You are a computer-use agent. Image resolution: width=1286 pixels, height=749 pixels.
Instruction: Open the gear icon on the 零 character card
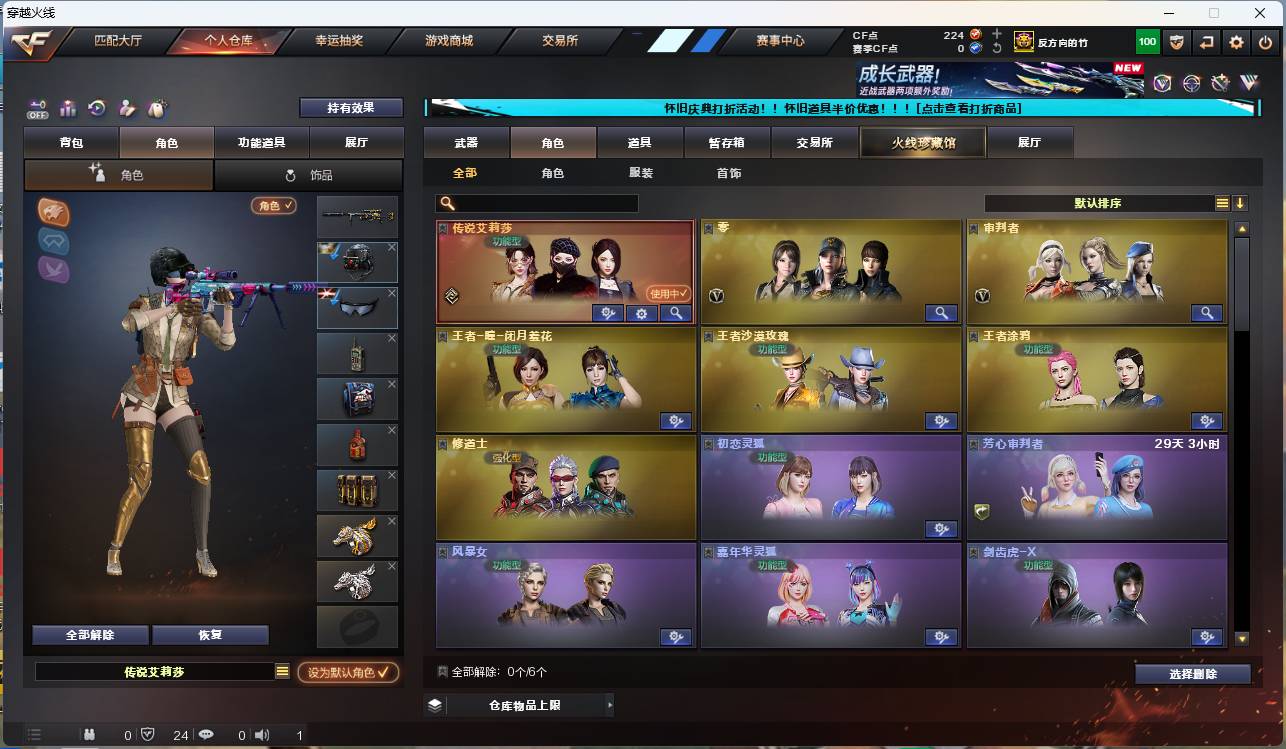941,313
